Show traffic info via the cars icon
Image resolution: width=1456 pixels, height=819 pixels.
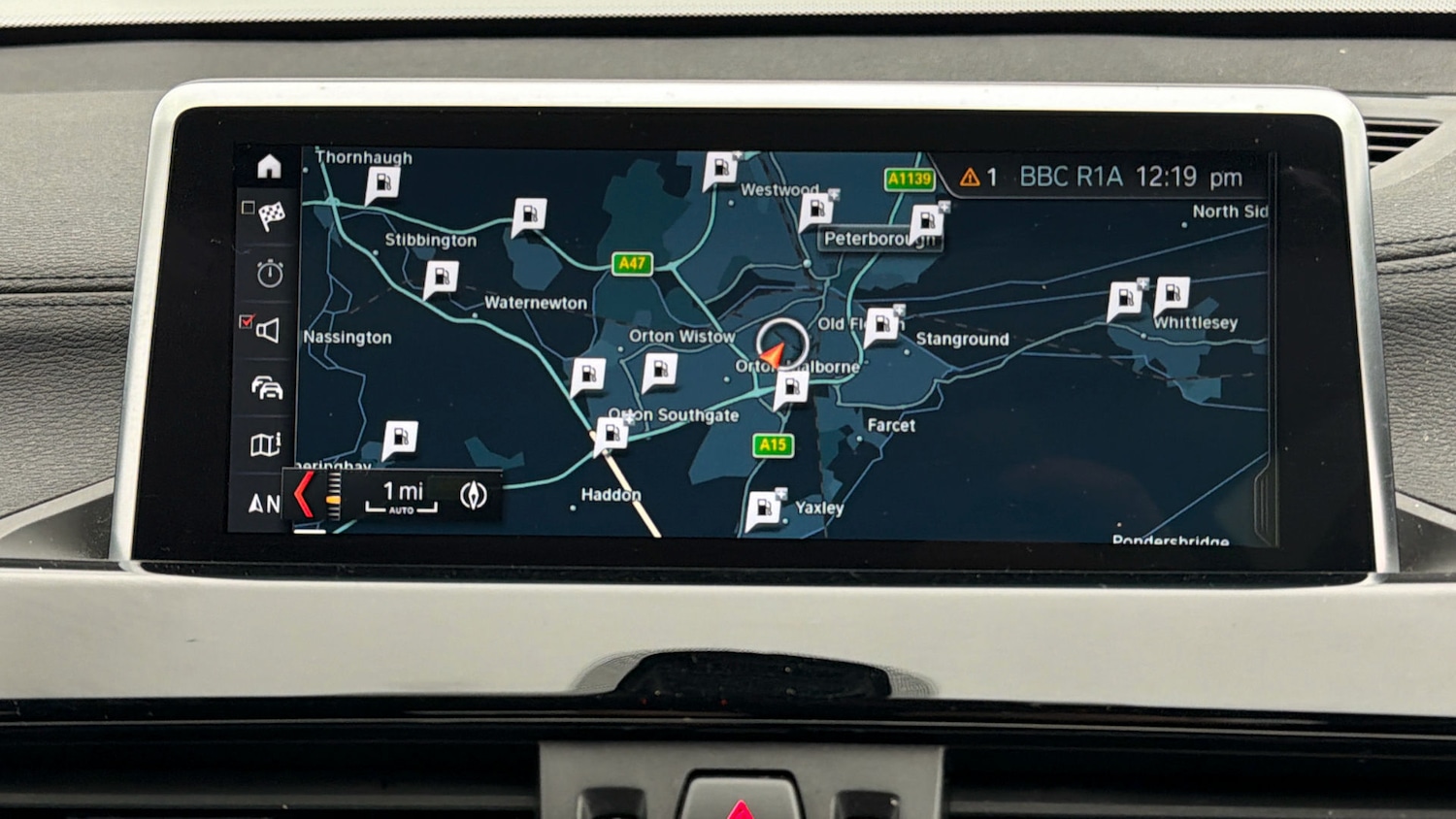point(267,388)
